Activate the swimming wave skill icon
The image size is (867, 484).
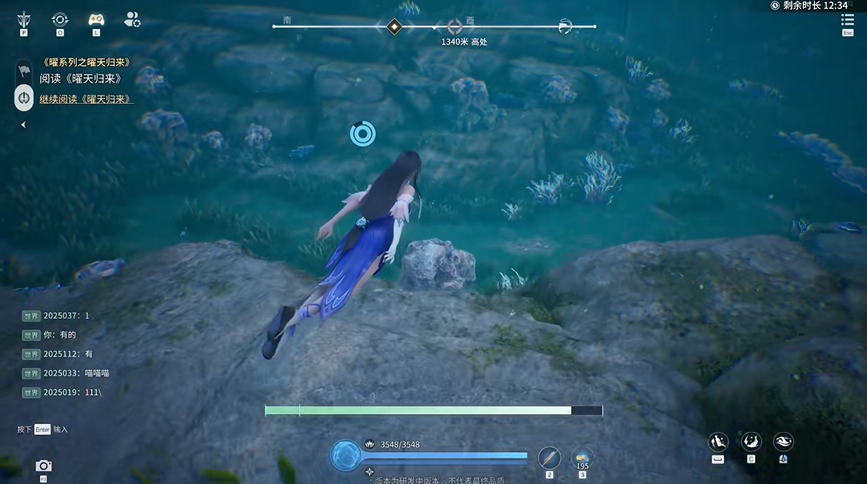click(x=783, y=441)
